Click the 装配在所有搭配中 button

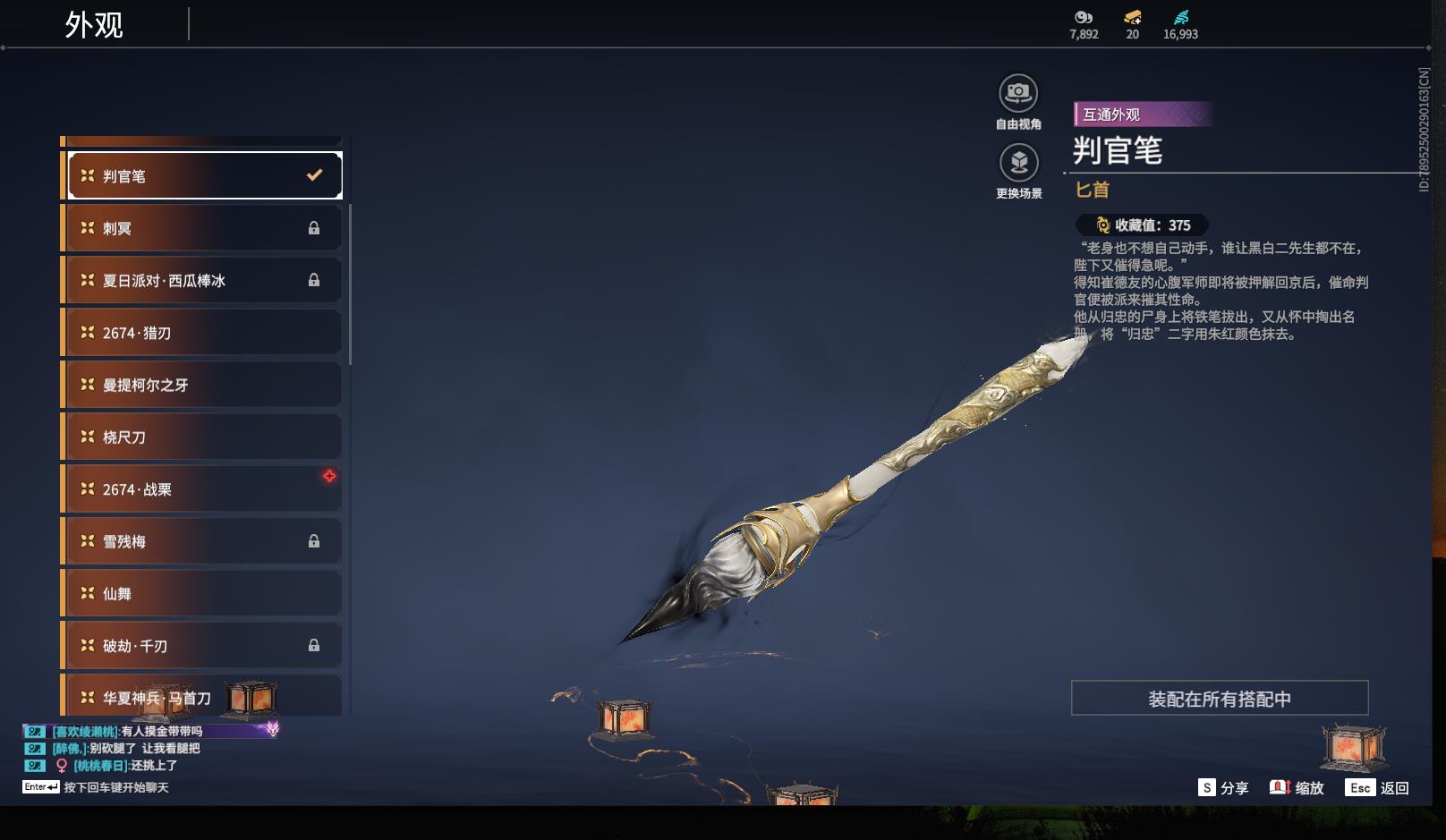point(1219,699)
